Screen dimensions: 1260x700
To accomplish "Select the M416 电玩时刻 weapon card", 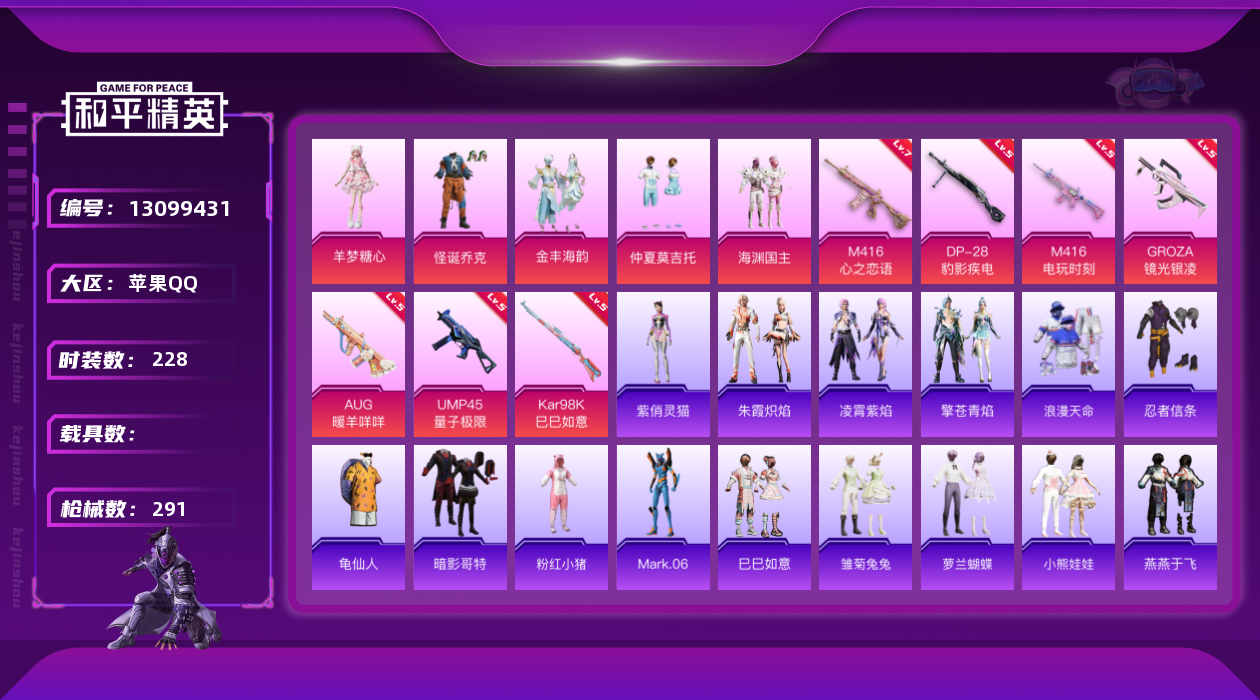I will point(1068,211).
